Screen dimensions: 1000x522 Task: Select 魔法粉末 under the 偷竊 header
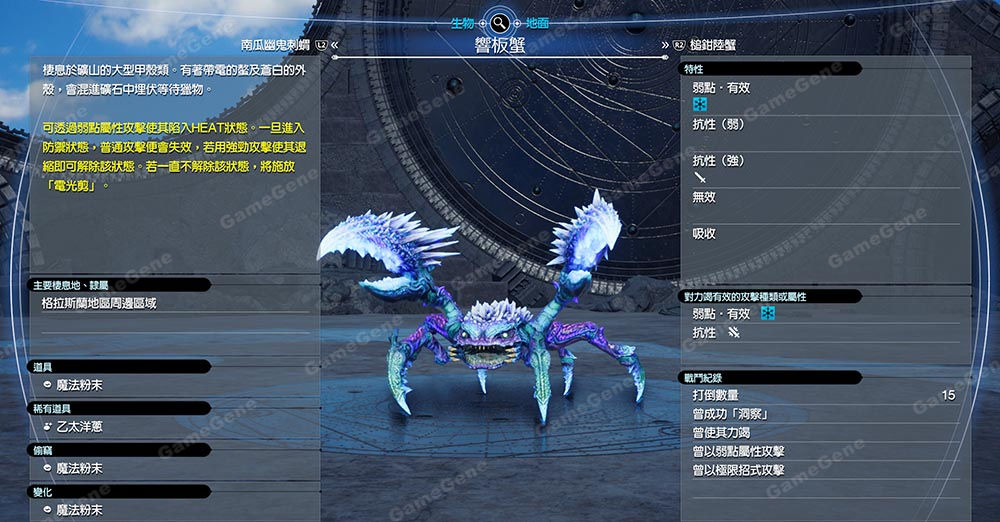pyautogui.click(x=79, y=468)
